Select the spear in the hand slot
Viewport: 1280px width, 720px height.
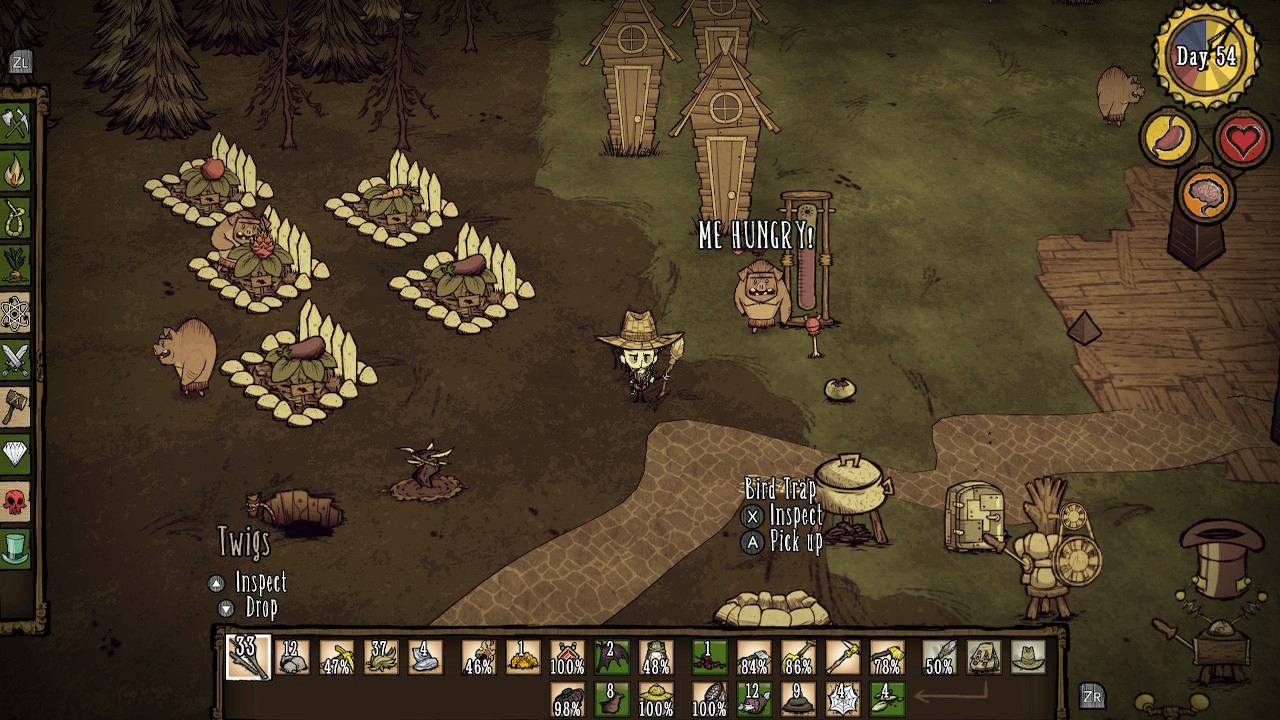pyautogui.click(x=940, y=657)
